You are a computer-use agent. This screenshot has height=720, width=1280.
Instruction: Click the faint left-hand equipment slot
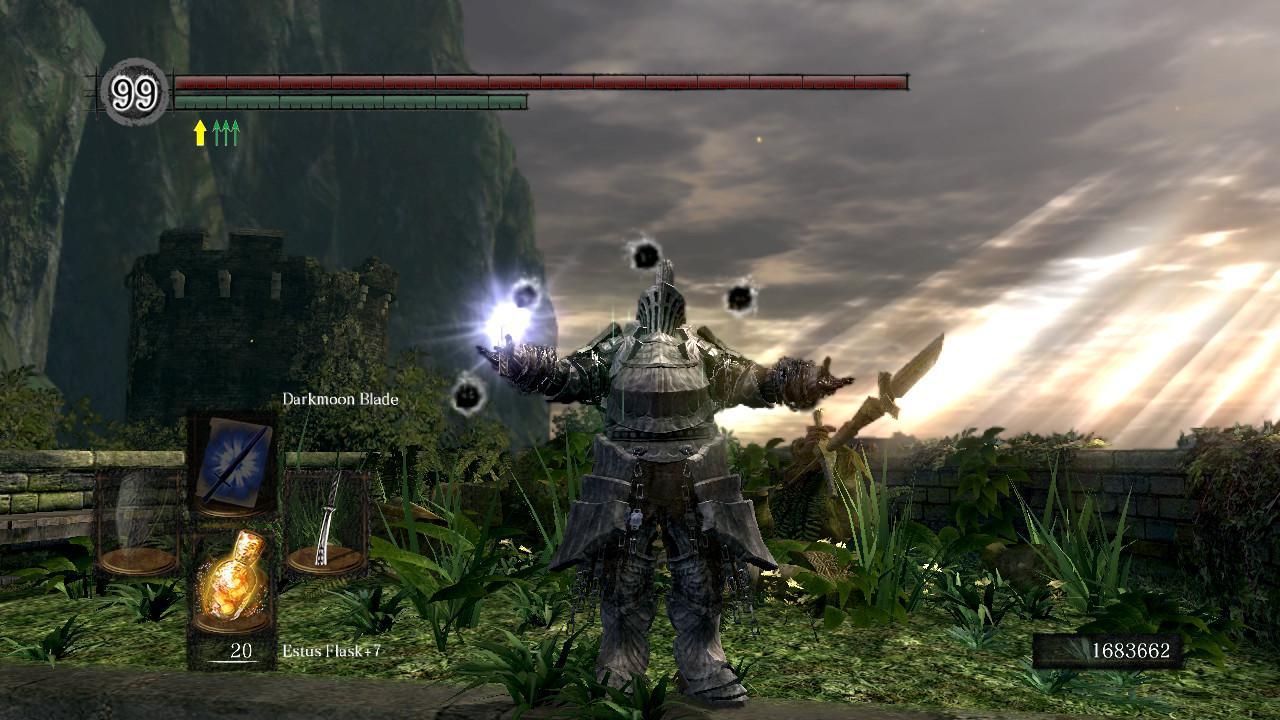[x=138, y=523]
